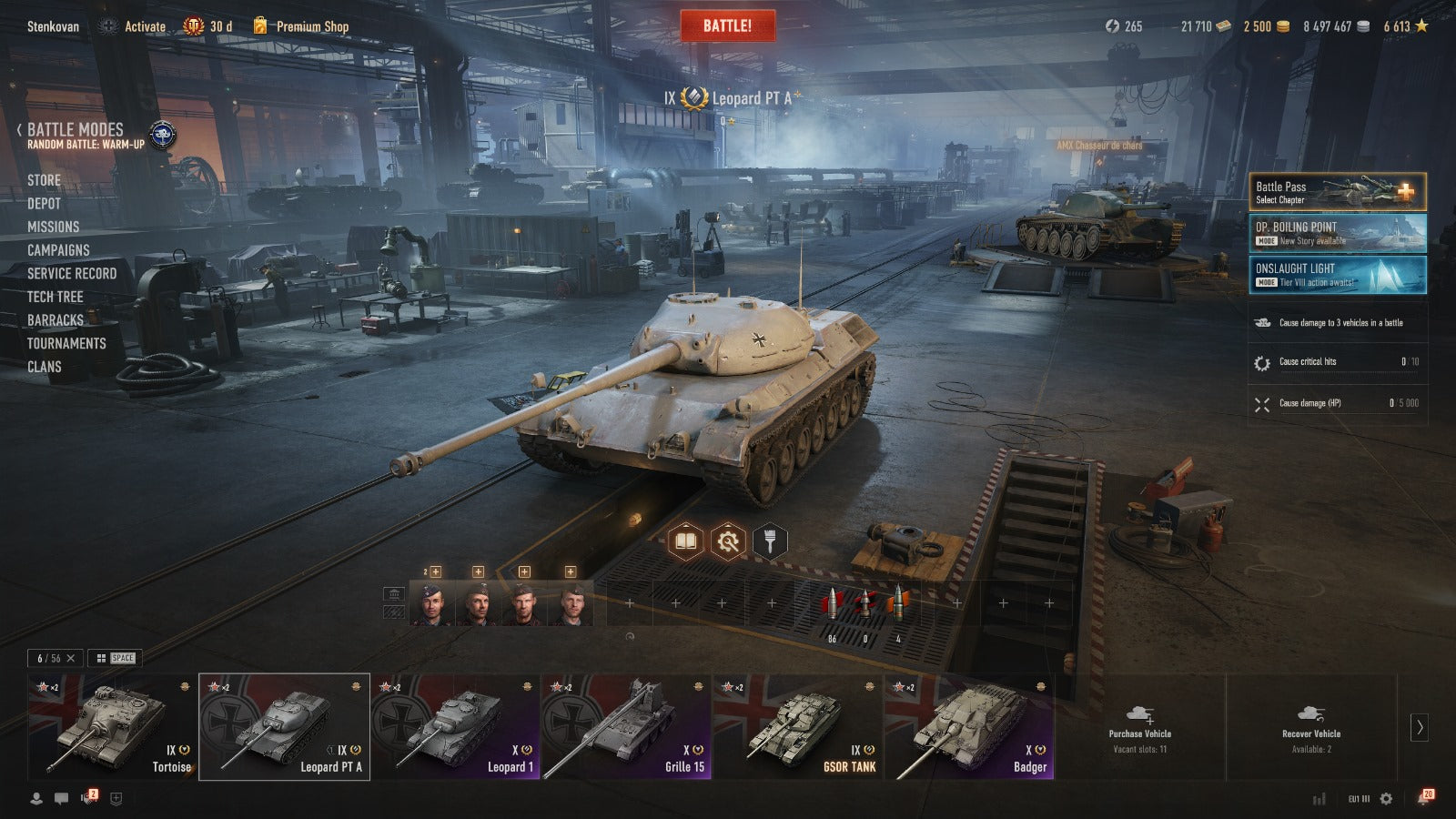View the Service Record
This screenshot has width=1456, height=819.
pos(72,273)
